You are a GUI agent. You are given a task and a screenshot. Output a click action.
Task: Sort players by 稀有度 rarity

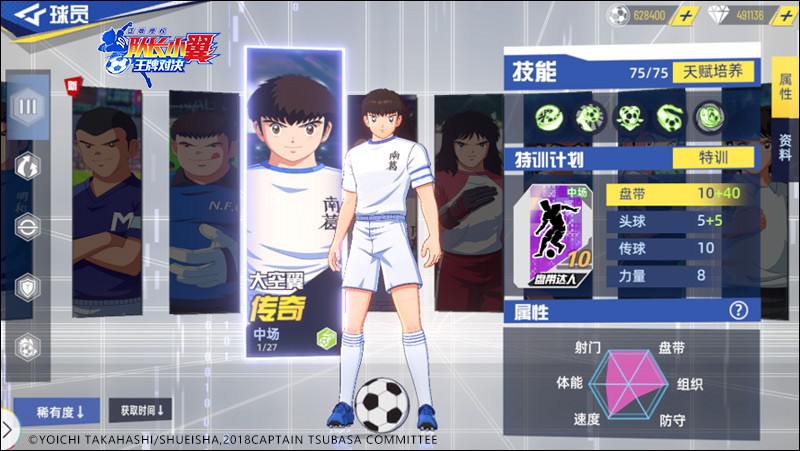click(55, 411)
